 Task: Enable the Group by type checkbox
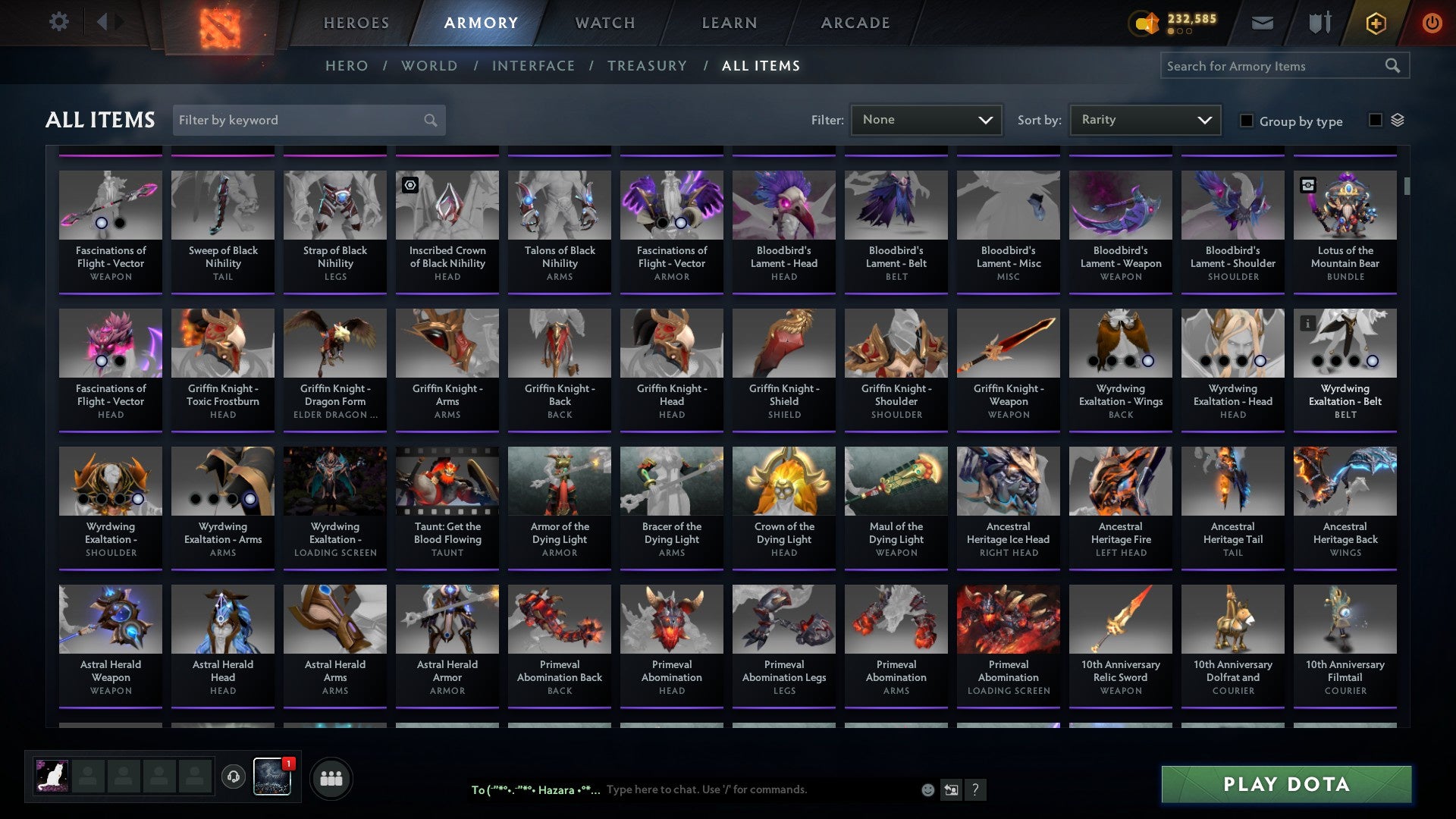tap(1247, 121)
